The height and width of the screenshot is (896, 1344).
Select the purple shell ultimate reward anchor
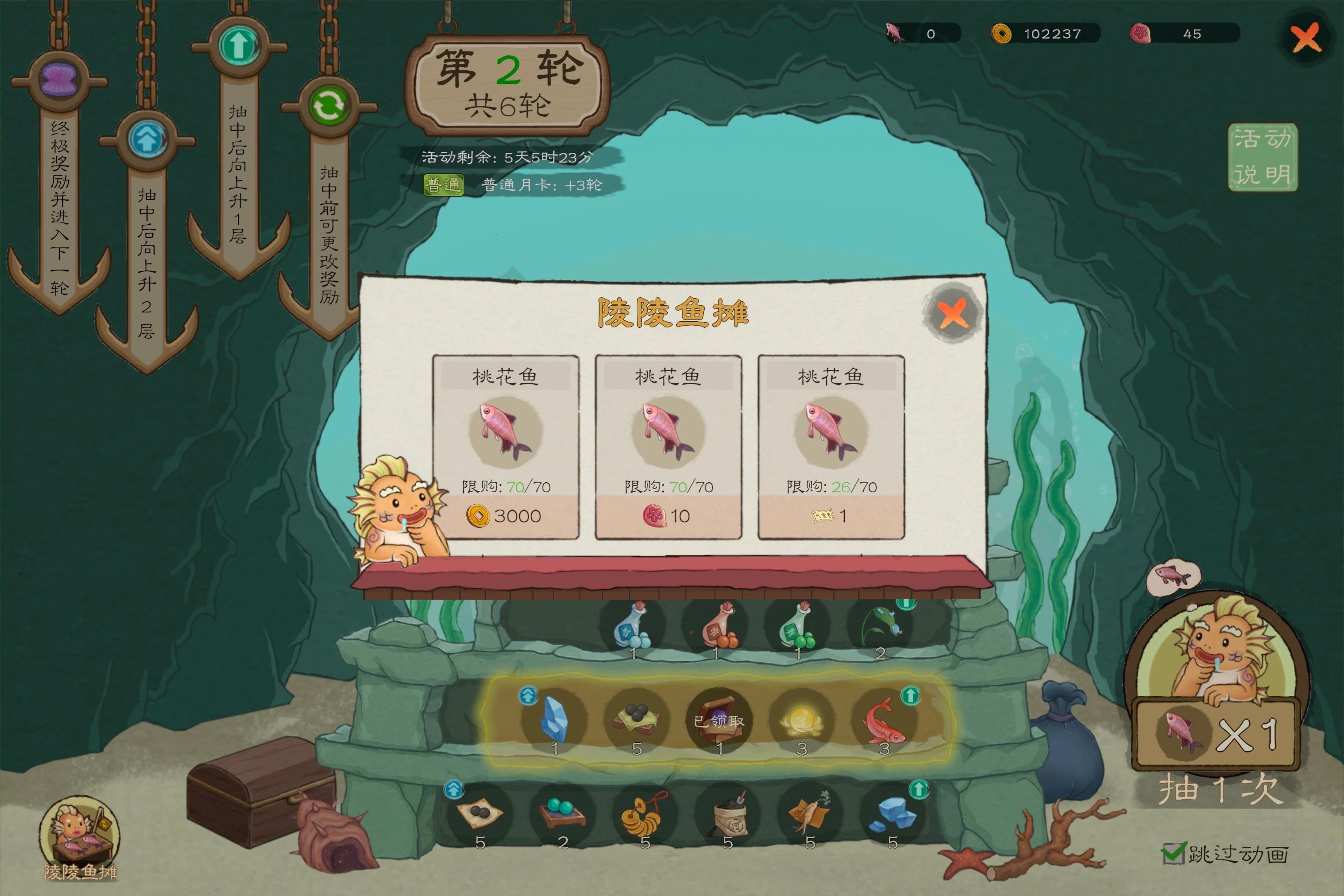(59, 80)
